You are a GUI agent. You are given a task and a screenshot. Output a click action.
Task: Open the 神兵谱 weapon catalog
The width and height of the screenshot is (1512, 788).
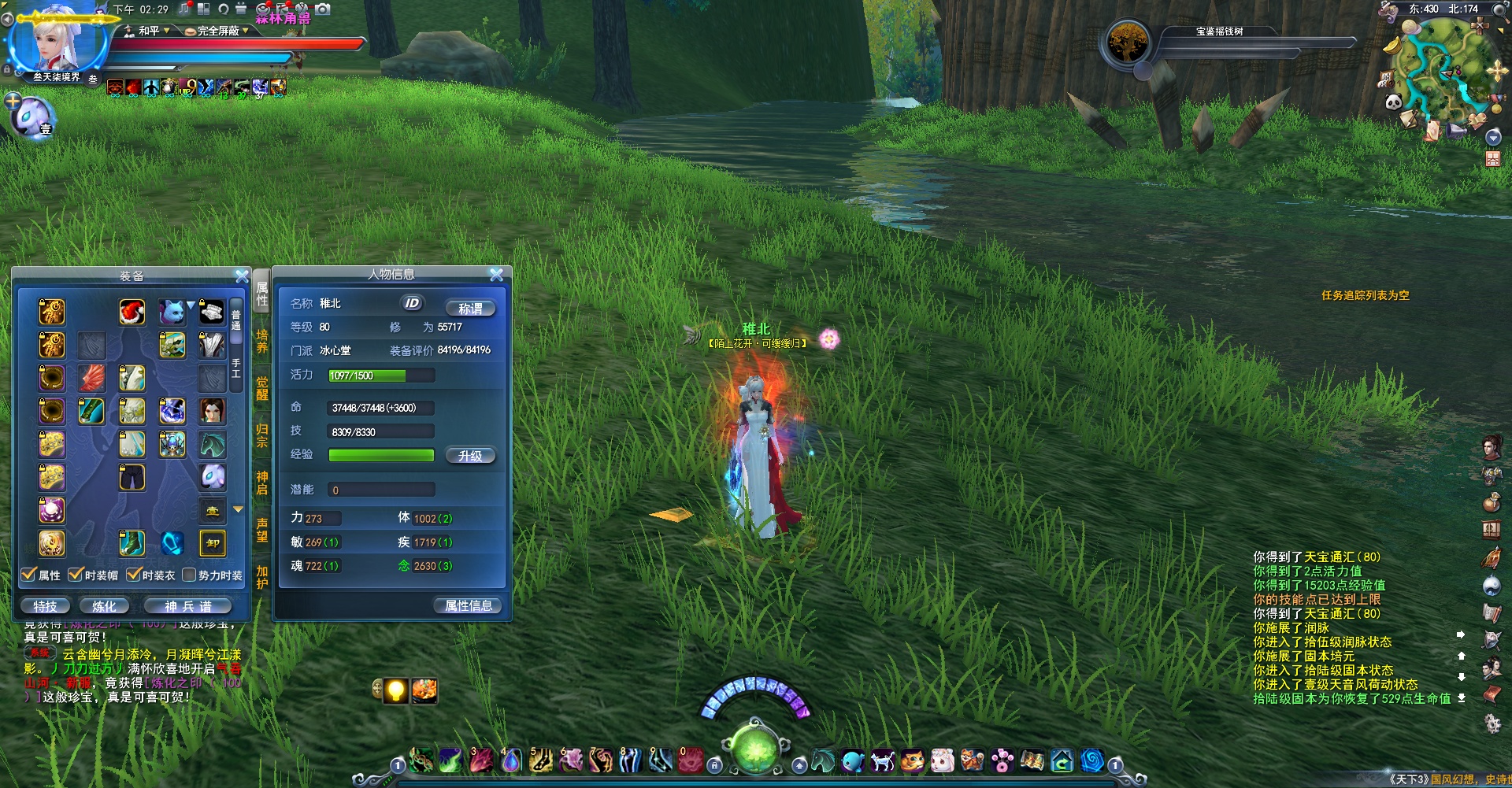187,606
